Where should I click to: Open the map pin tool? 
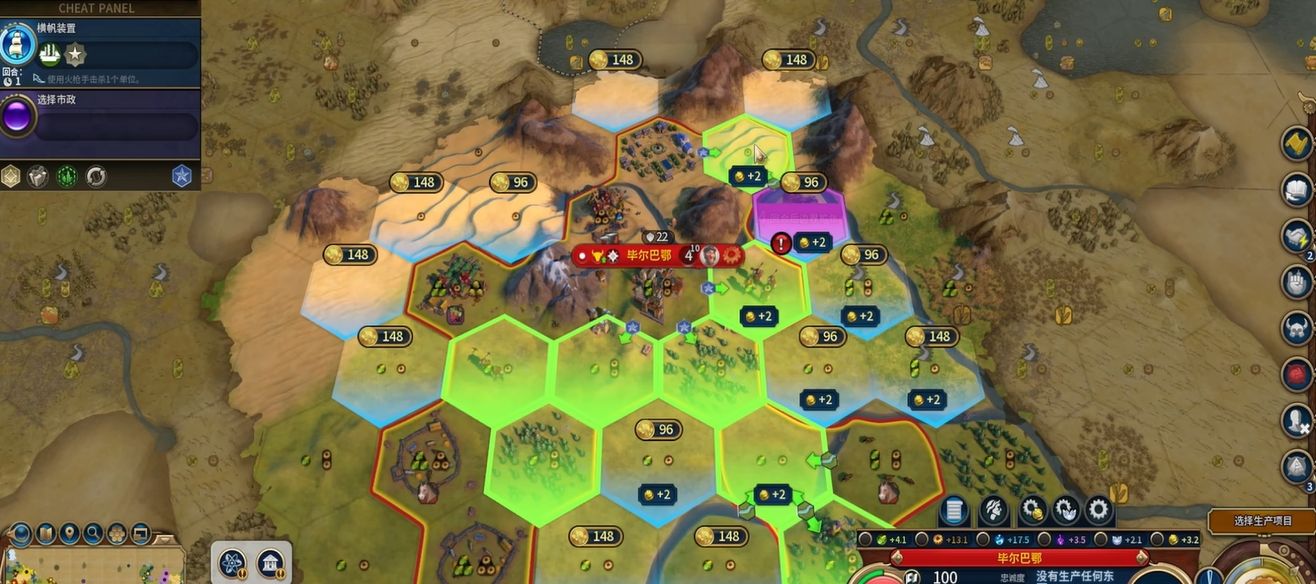coord(69,533)
